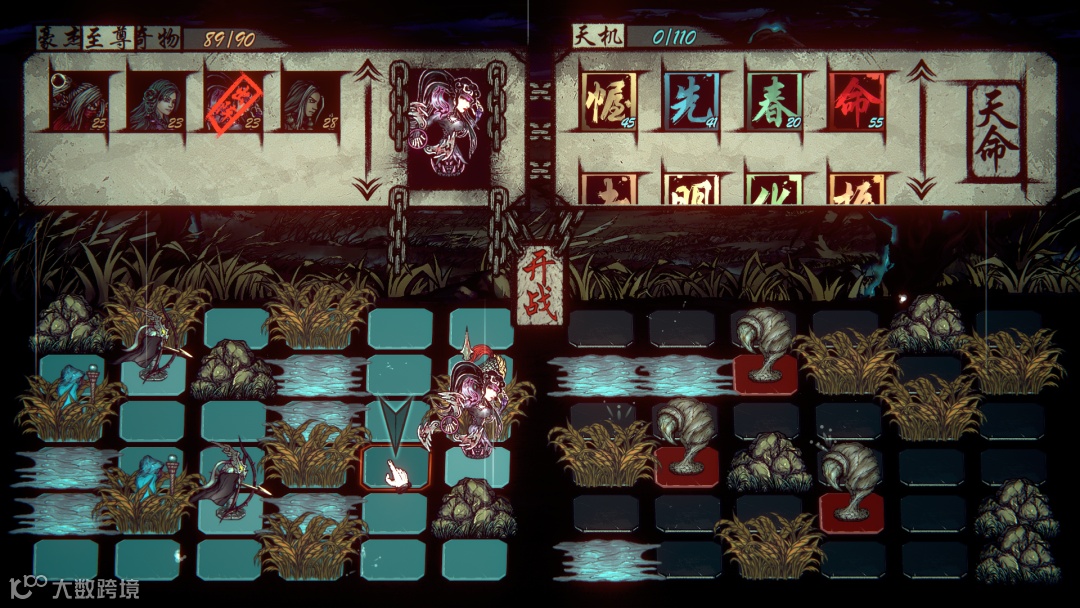Select the hero card costing 28
Viewport: 1080px width, 608px height.
[311, 100]
